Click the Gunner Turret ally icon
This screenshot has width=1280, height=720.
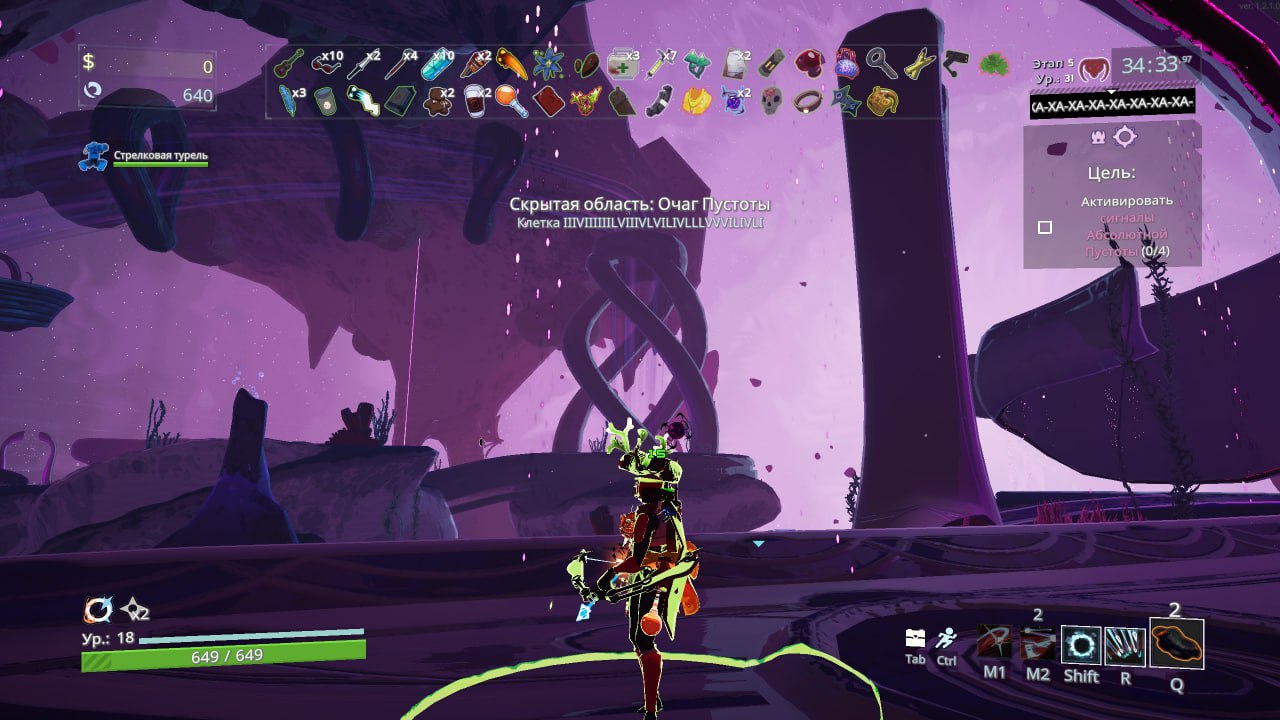(x=94, y=156)
